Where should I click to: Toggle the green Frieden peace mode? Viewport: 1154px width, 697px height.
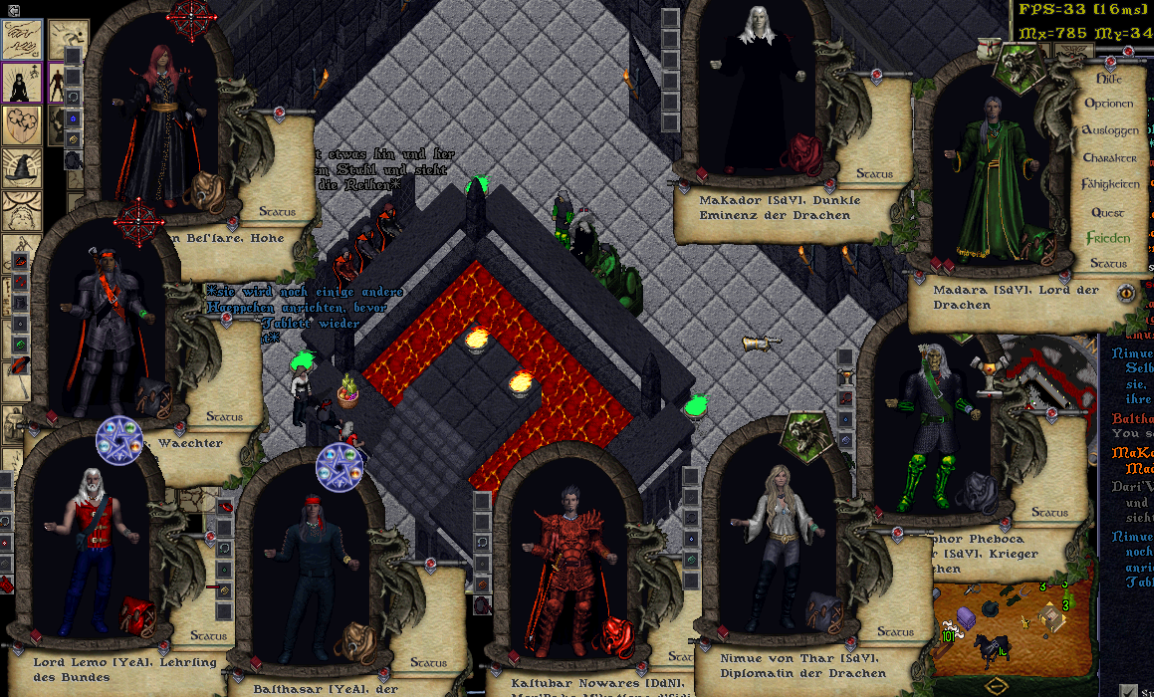click(1108, 239)
